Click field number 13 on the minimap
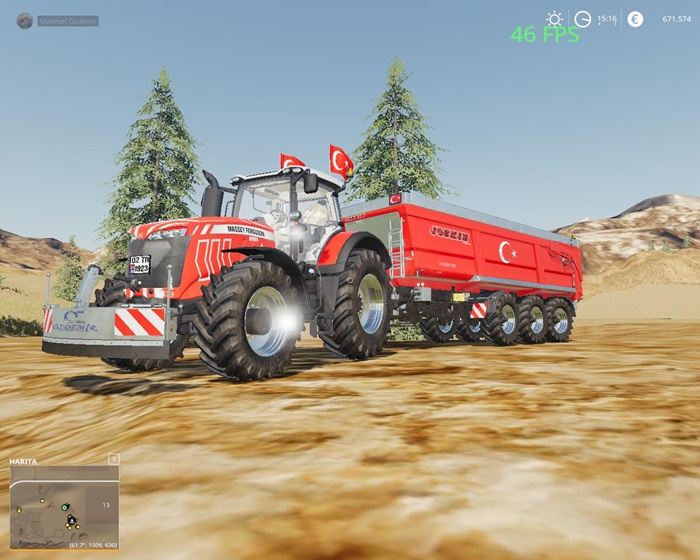The image size is (700, 560). pos(105,505)
